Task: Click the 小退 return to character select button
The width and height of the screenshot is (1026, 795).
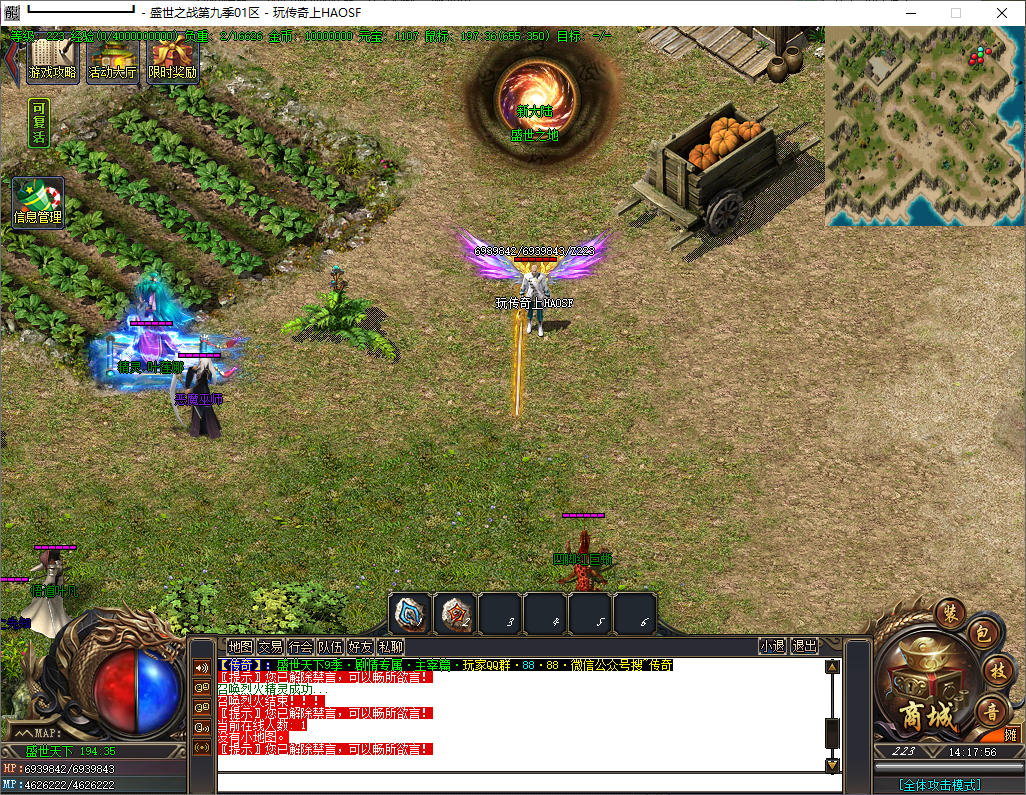Action: (x=772, y=647)
